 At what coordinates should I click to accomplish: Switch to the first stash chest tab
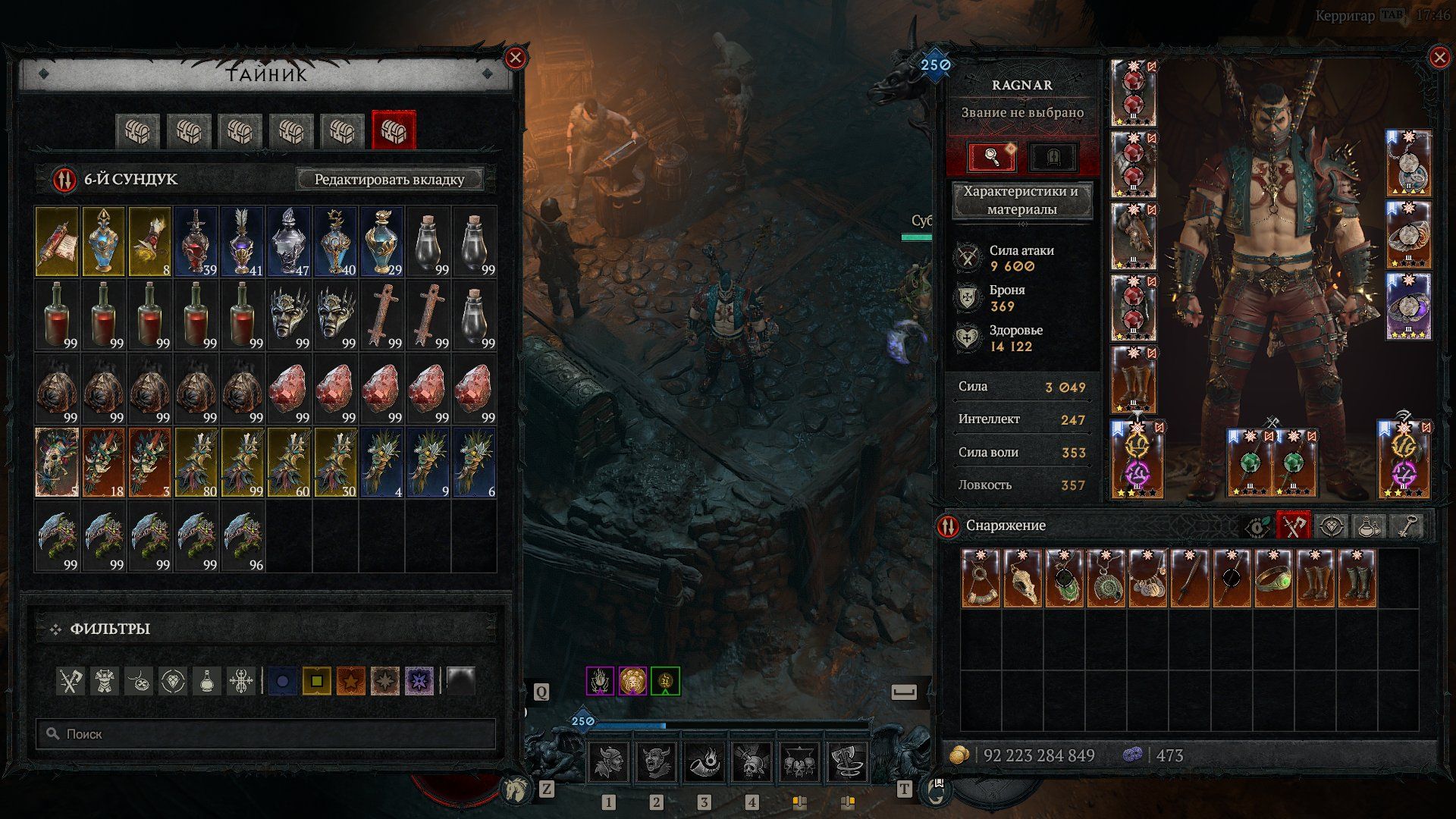[x=138, y=132]
